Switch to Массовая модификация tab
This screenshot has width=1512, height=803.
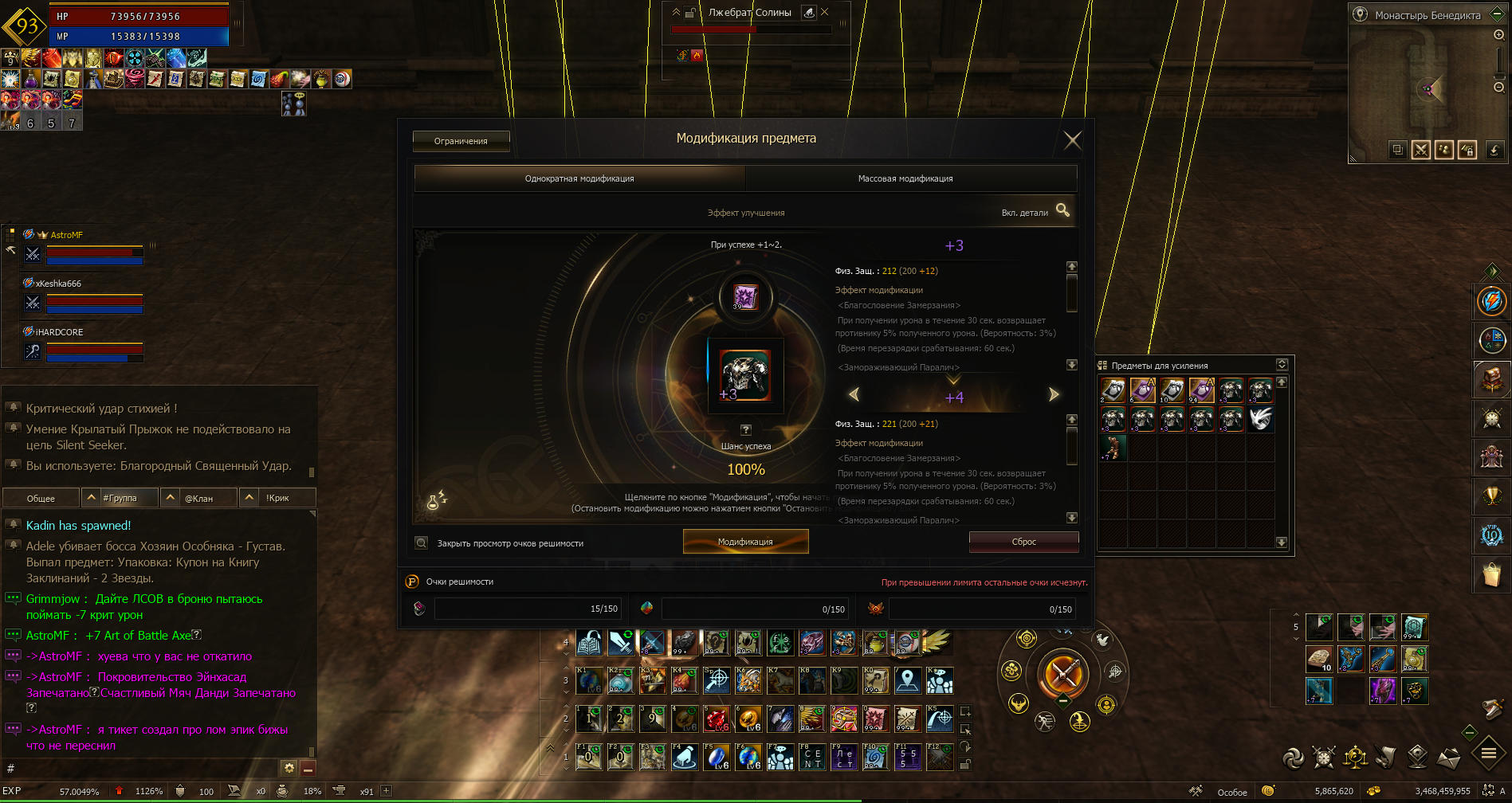[x=905, y=178]
